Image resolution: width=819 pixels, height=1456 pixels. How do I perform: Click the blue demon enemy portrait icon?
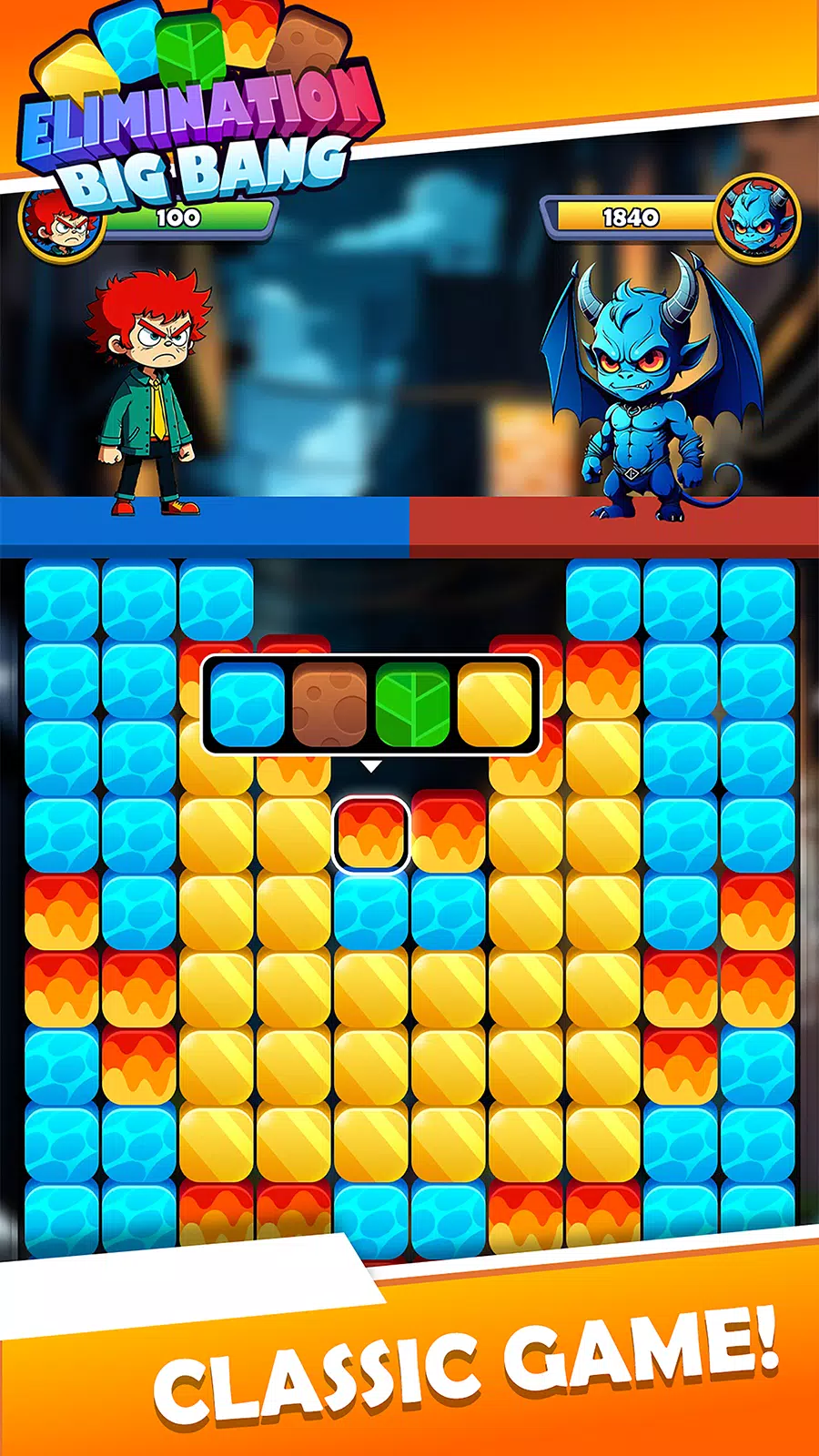point(756,218)
